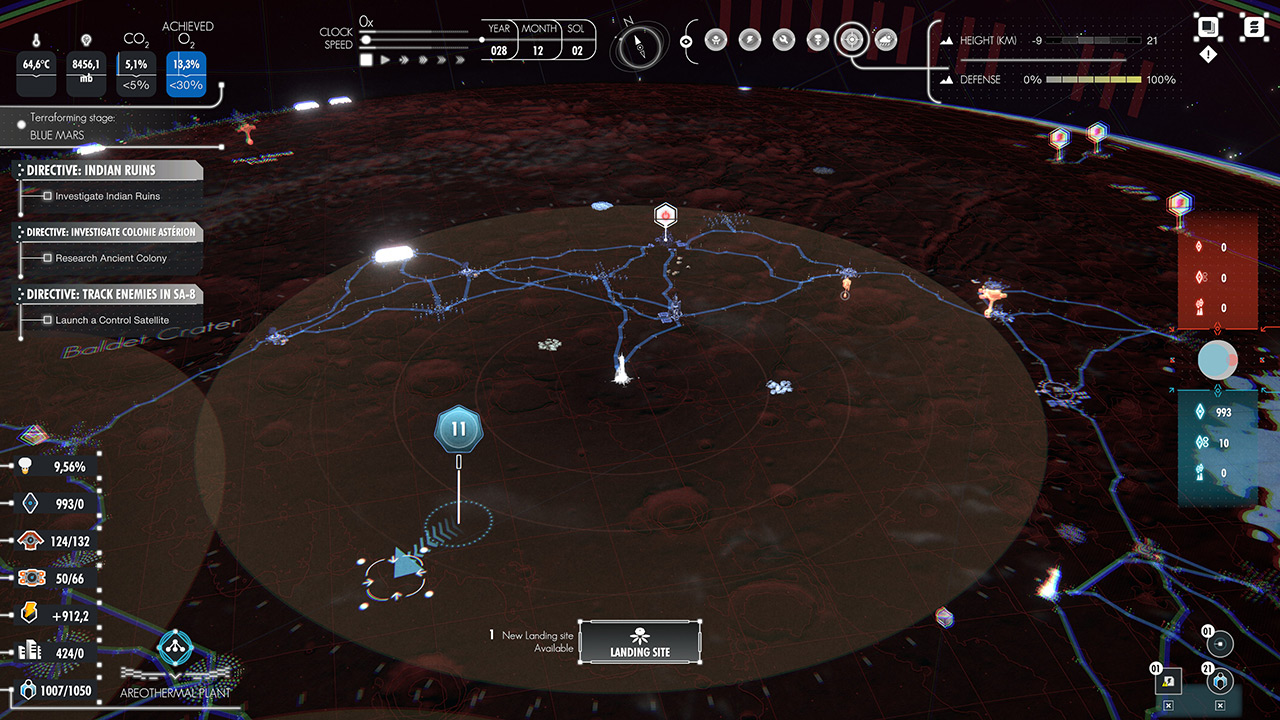Select the number 11 hexagon map marker
Screen dimensions: 1280x720
click(459, 429)
